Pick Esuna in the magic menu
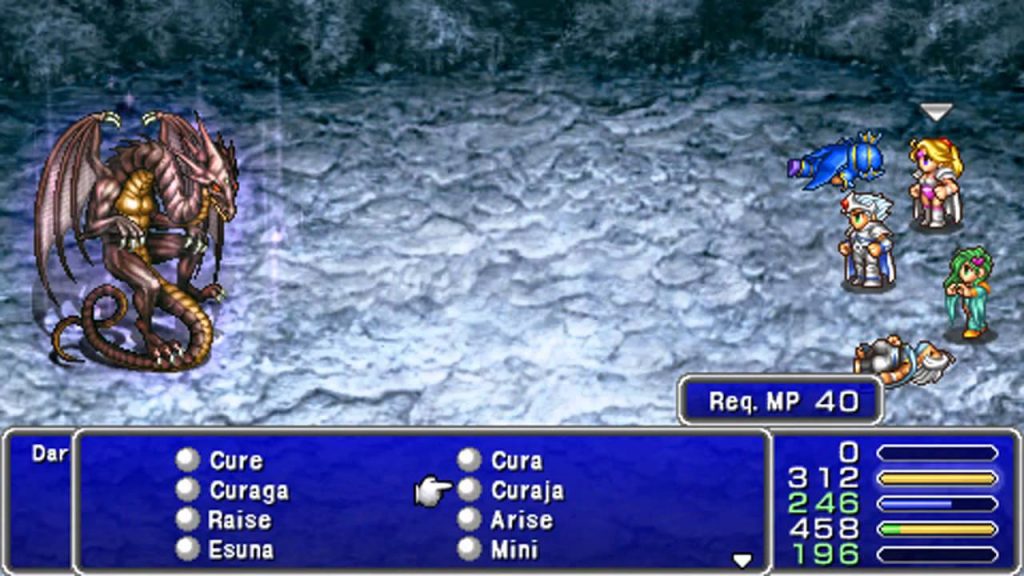This screenshot has width=1024, height=576. tap(240, 549)
